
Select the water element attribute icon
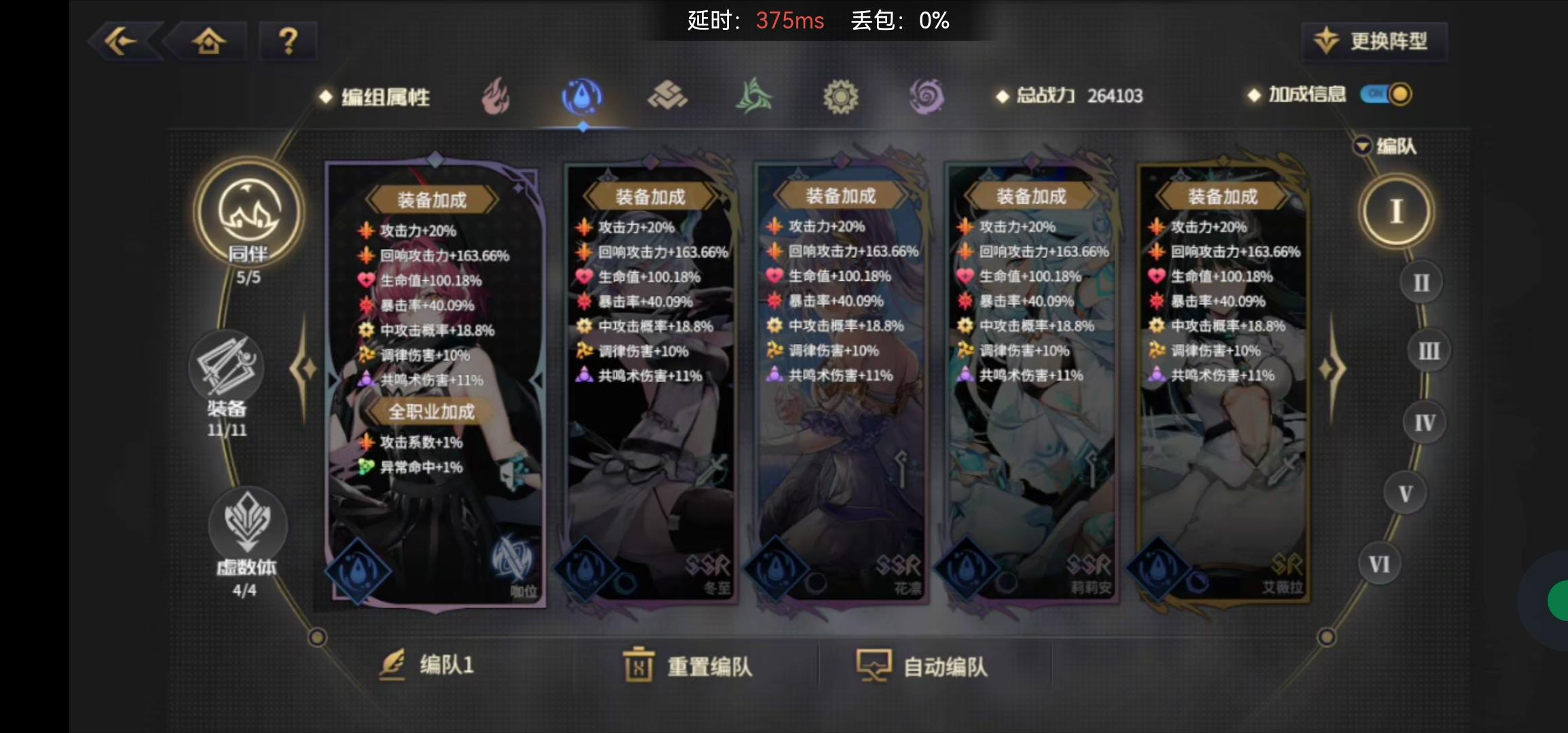(x=582, y=96)
